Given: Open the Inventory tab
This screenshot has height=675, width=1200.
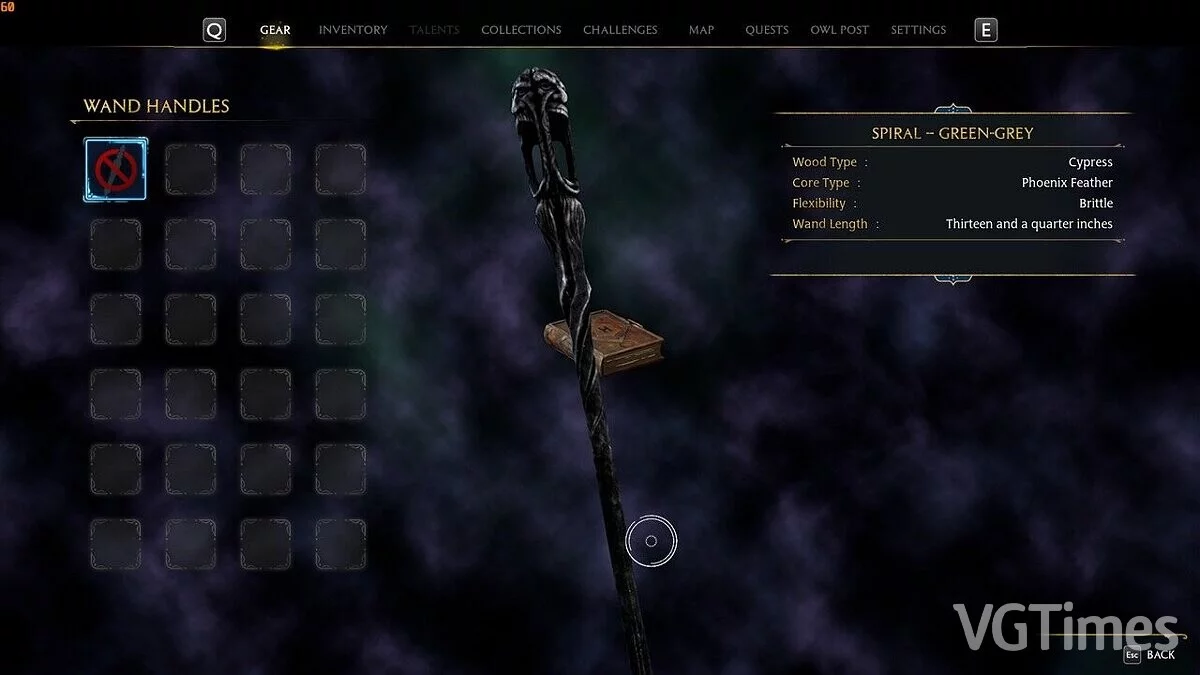Looking at the screenshot, I should pos(353,30).
